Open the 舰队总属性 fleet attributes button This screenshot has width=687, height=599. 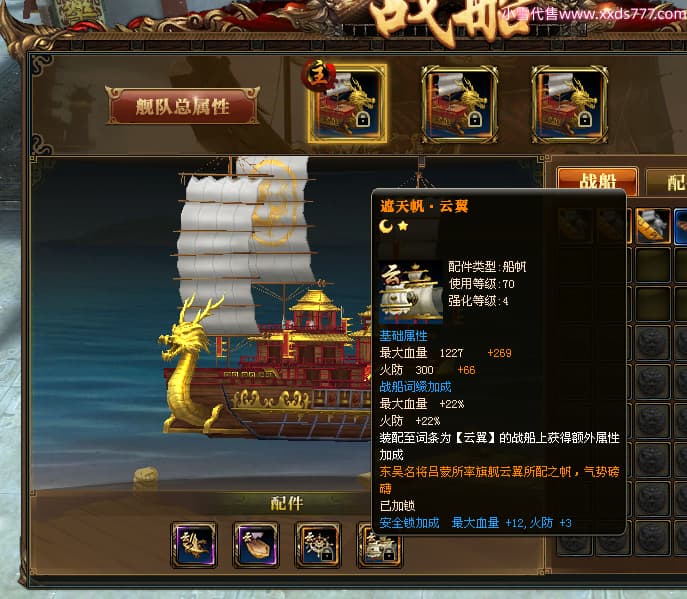click(182, 106)
